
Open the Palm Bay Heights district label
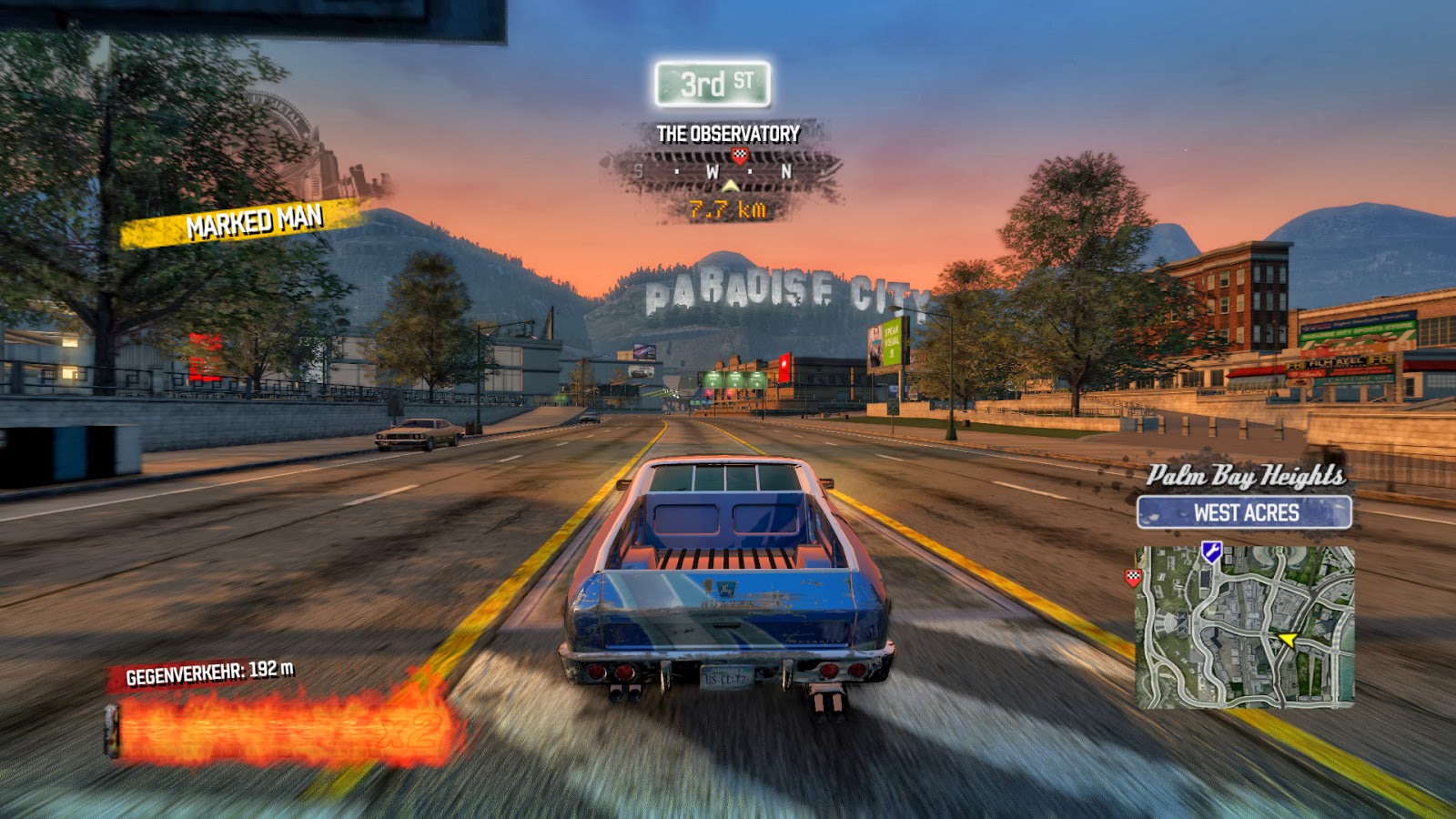(1248, 474)
